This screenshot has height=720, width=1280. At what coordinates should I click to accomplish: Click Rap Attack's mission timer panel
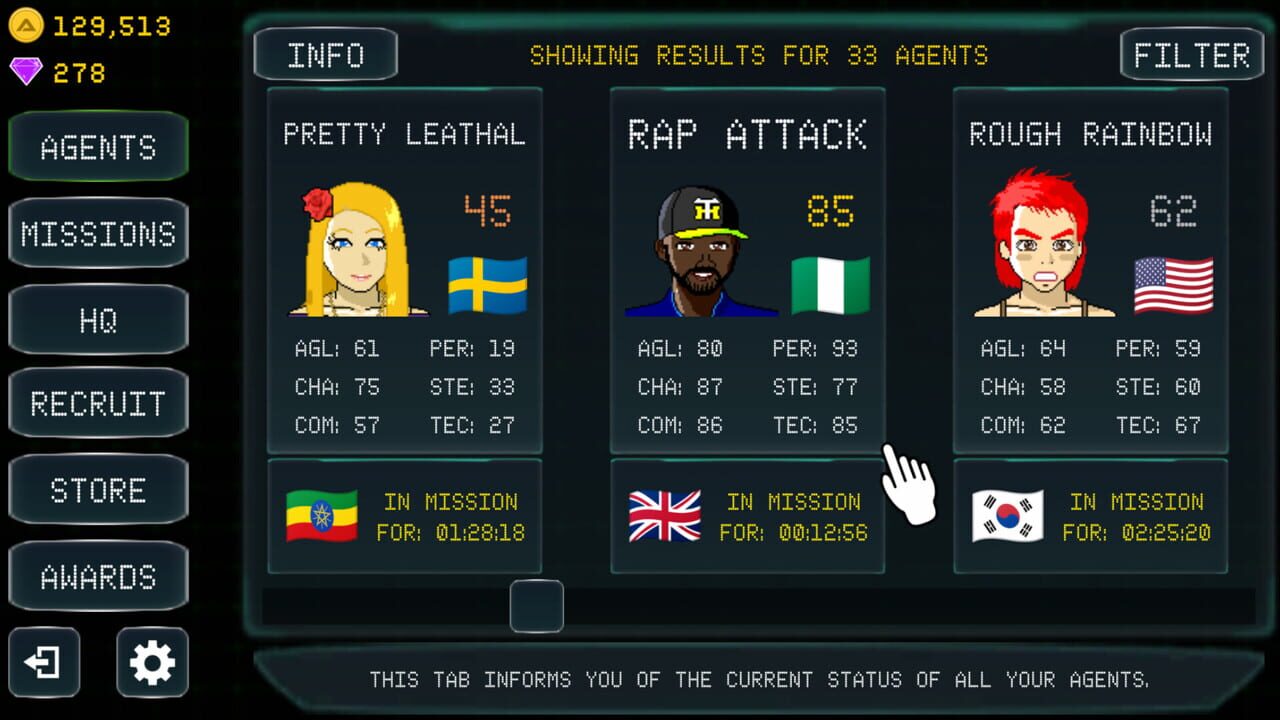747,516
